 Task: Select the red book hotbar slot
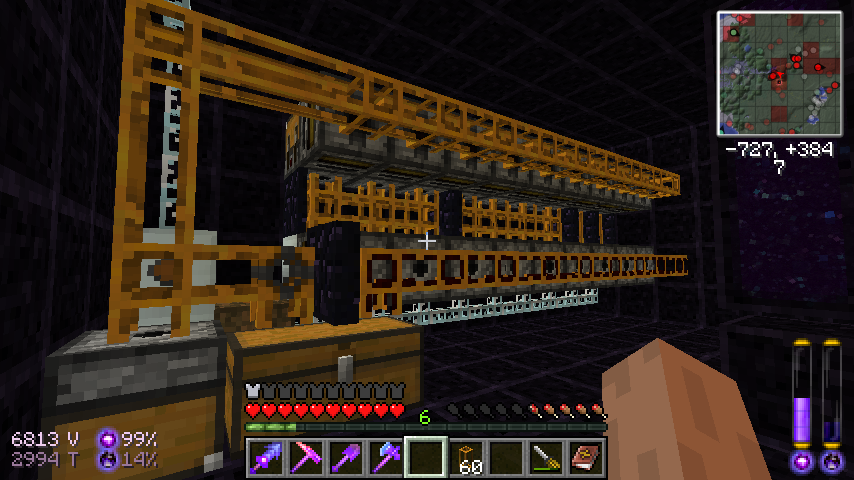tap(586, 458)
